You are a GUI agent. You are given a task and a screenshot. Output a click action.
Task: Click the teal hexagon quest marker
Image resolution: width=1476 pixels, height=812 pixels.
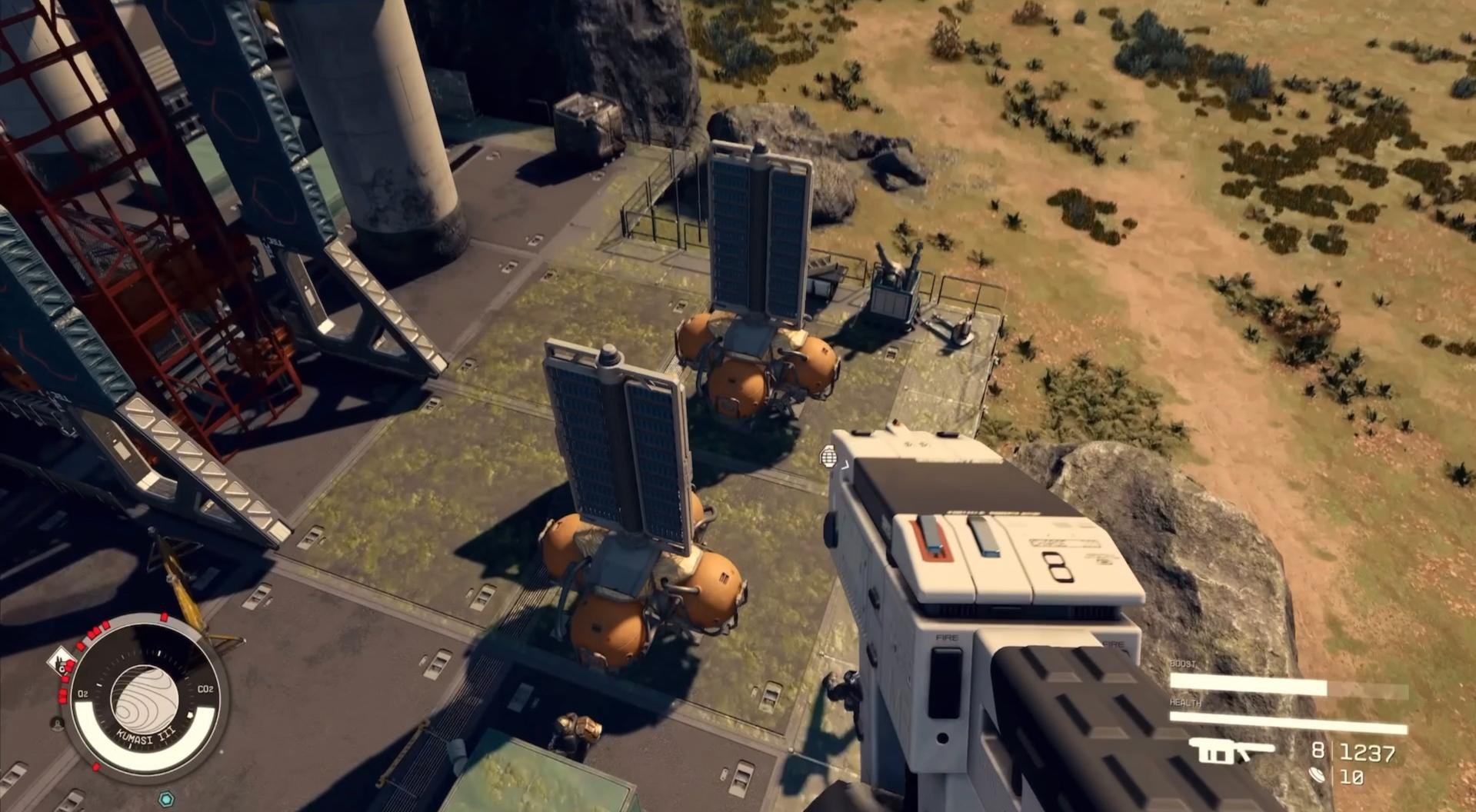165,798
